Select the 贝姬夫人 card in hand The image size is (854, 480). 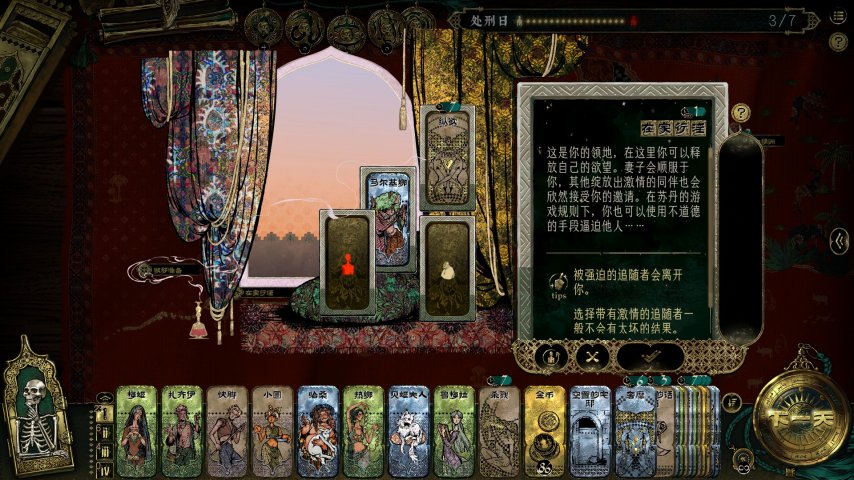pos(408,431)
